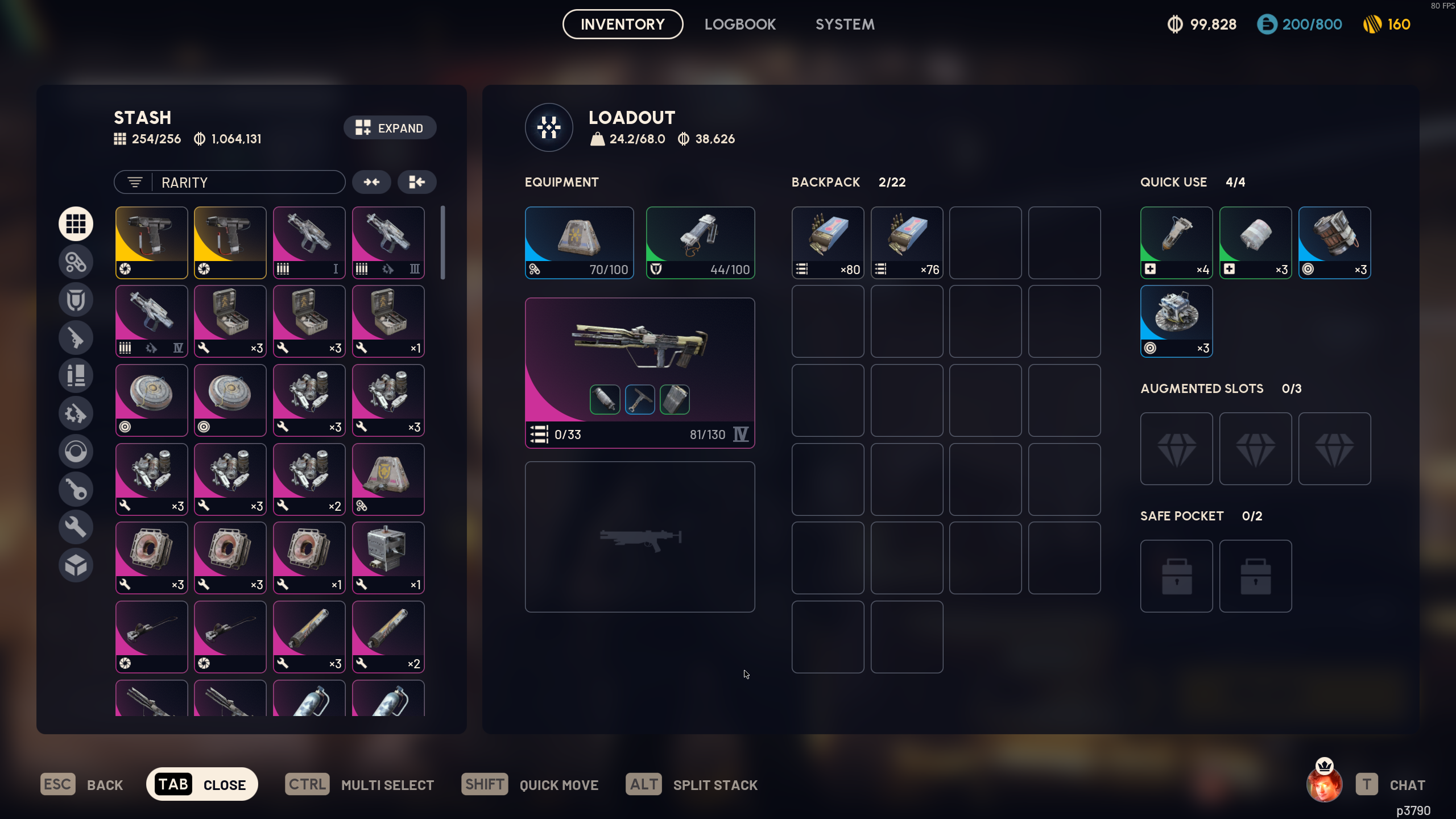Viewport: 1456px width, 819px height.
Task: Open the Rarity sort dropdown
Action: click(x=230, y=183)
